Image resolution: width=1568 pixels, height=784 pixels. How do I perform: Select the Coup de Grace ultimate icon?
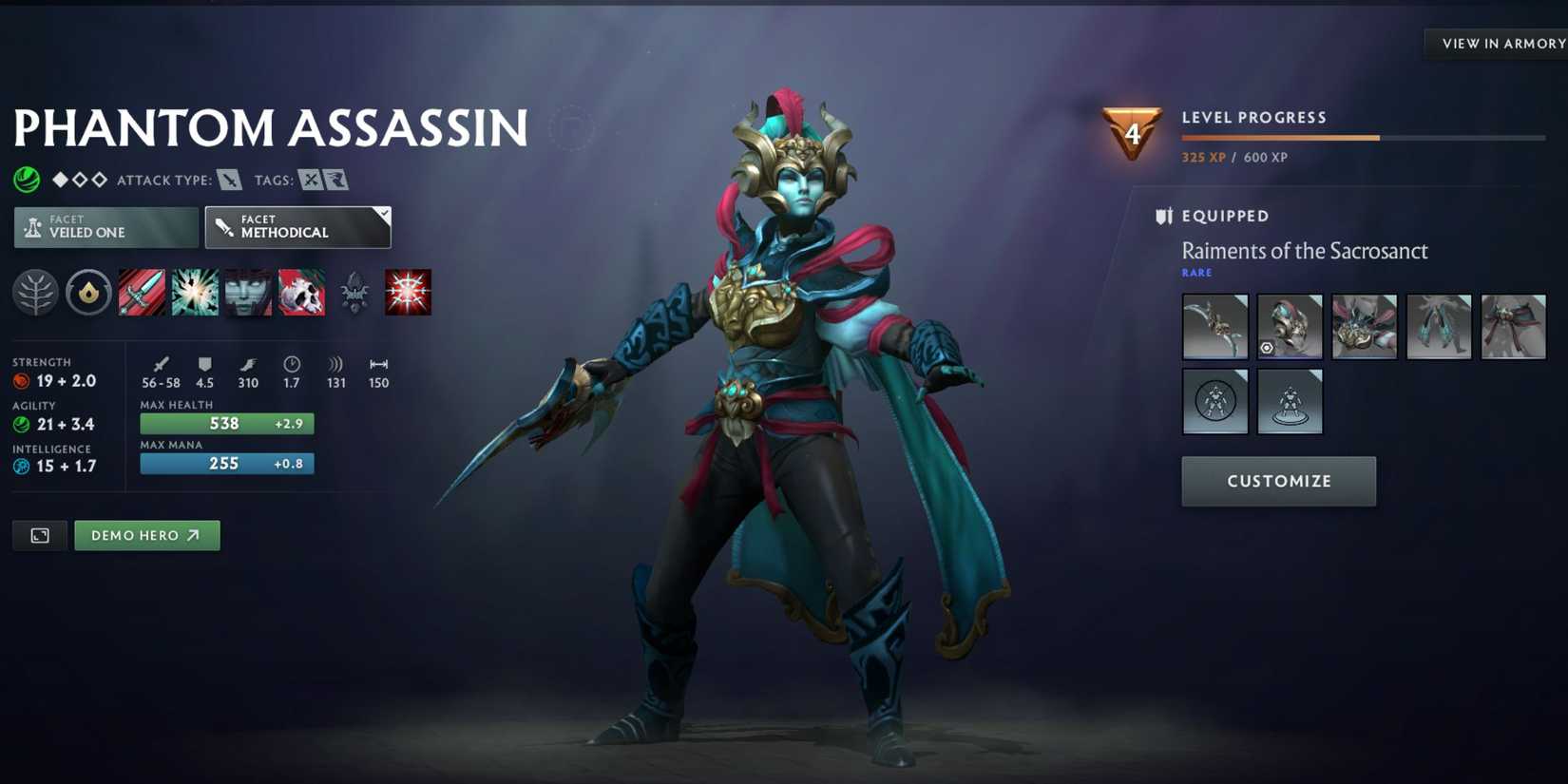[408, 292]
